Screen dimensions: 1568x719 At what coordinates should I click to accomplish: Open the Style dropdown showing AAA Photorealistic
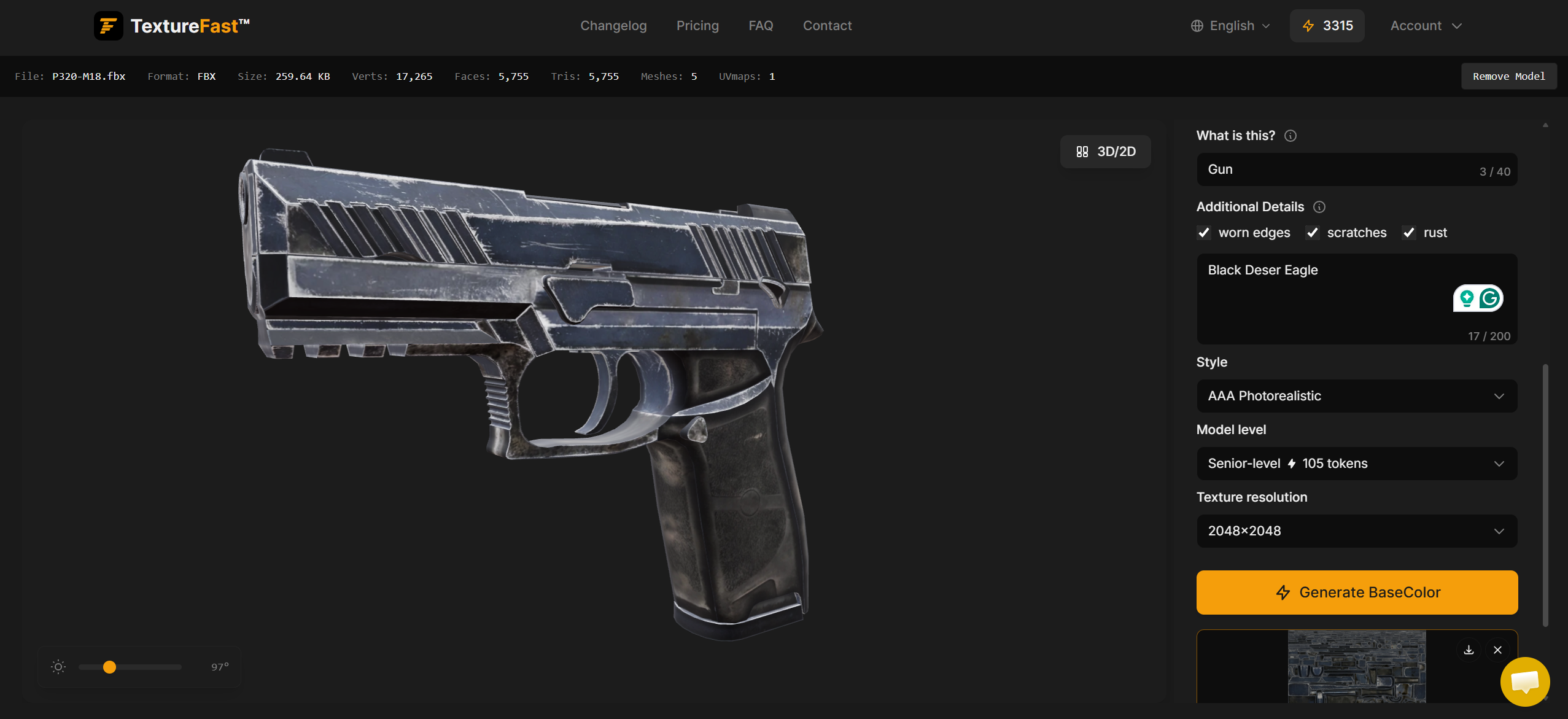tap(1356, 395)
